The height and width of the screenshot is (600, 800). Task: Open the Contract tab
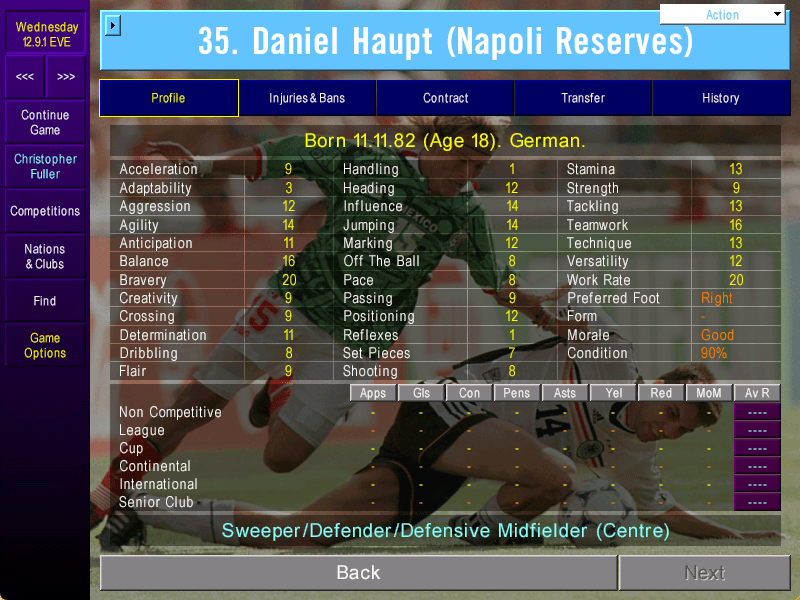click(445, 98)
